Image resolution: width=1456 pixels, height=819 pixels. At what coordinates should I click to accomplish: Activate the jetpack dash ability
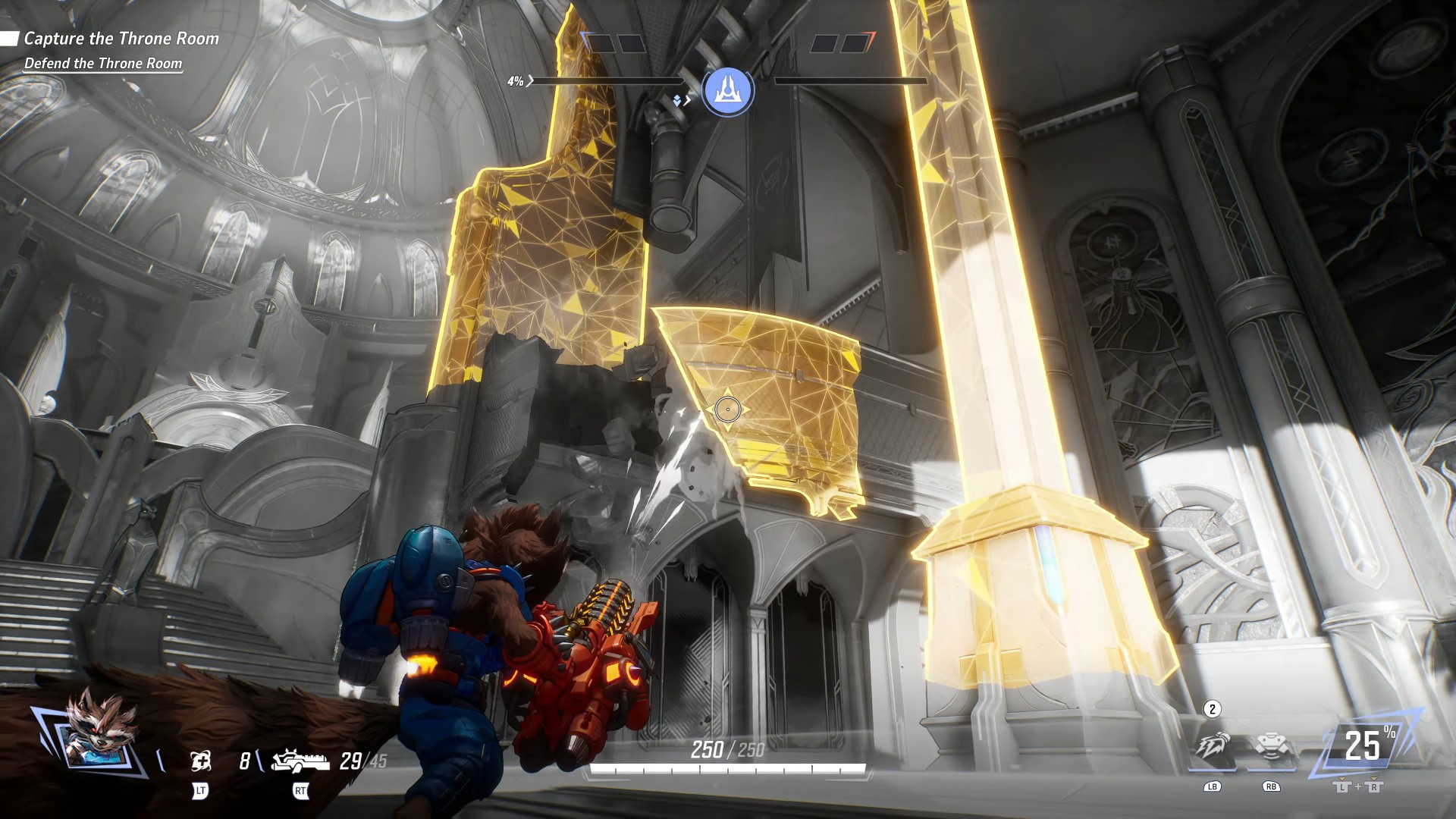pos(1212,747)
